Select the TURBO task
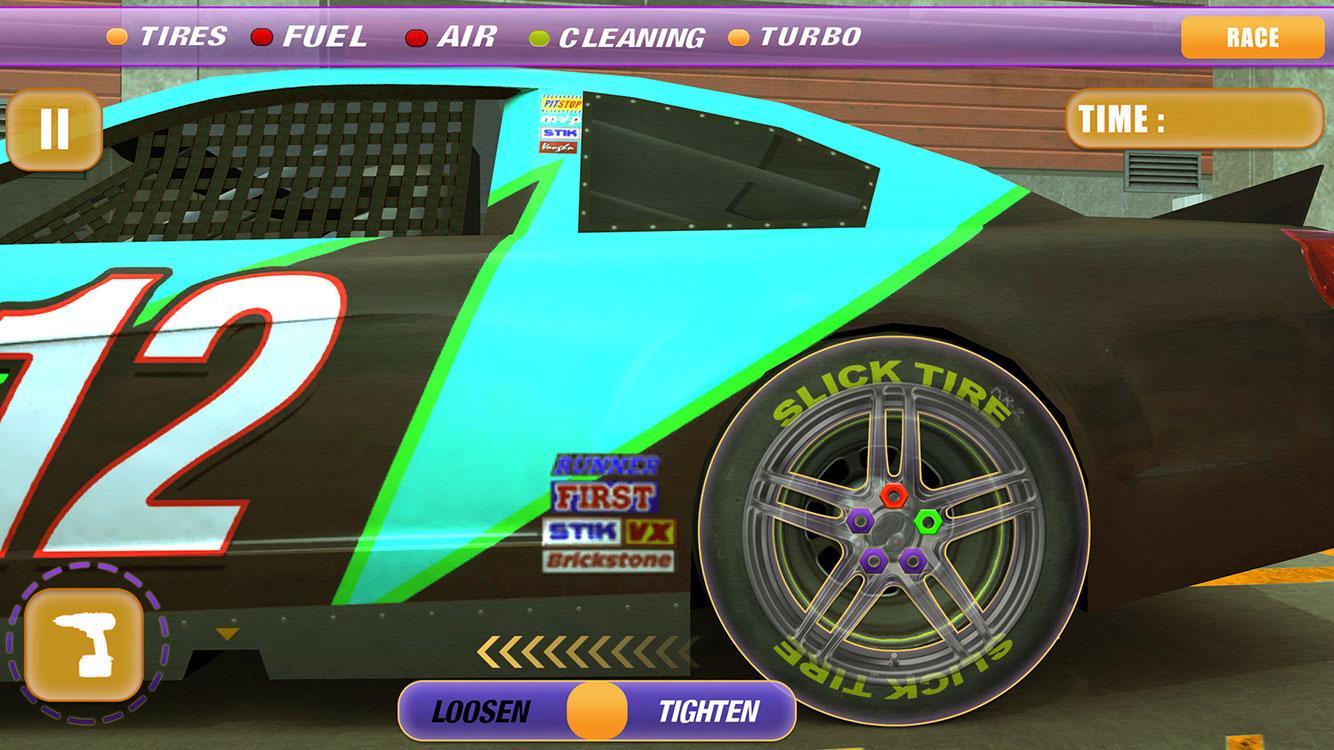The height and width of the screenshot is (750, 1334). pos(796,37)
